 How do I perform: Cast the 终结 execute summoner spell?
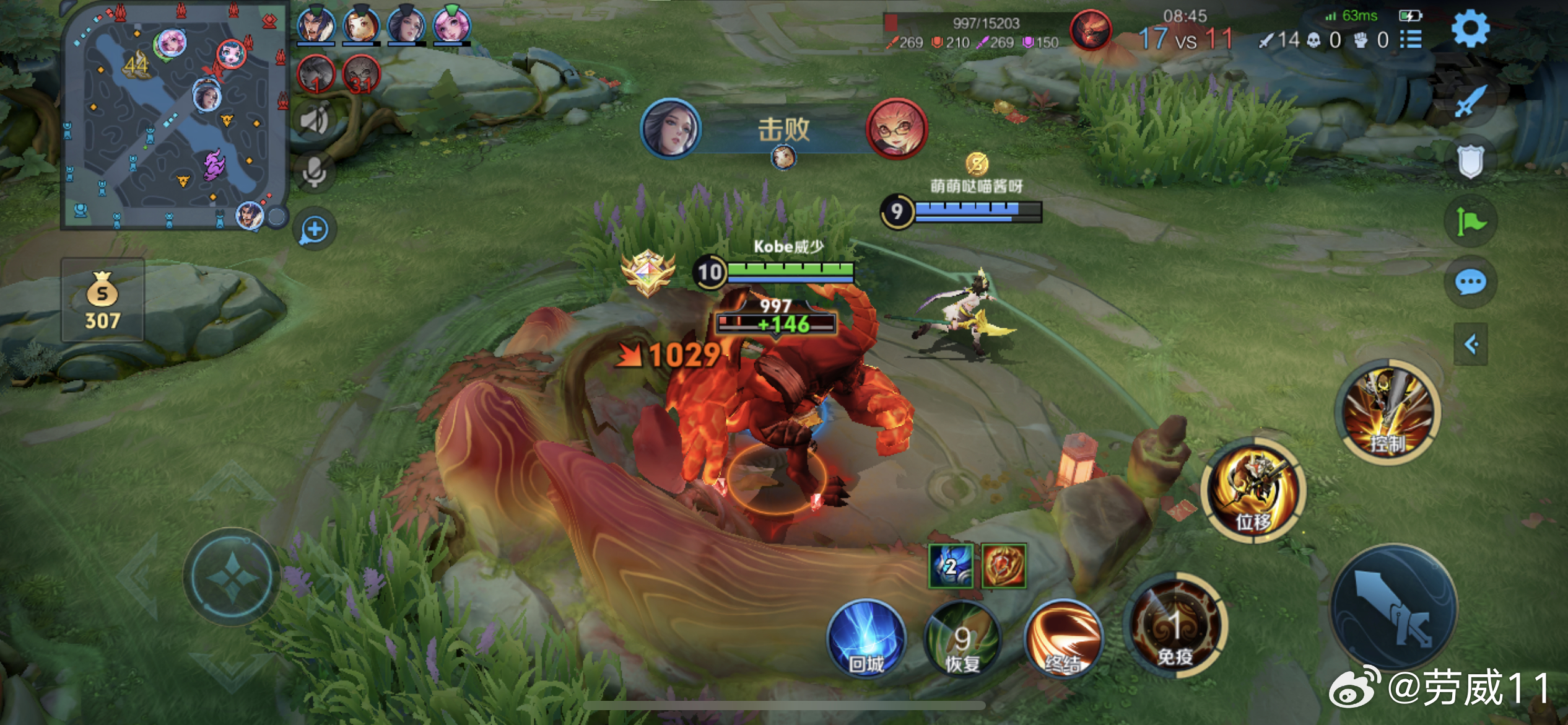[x=1063, y=638]
